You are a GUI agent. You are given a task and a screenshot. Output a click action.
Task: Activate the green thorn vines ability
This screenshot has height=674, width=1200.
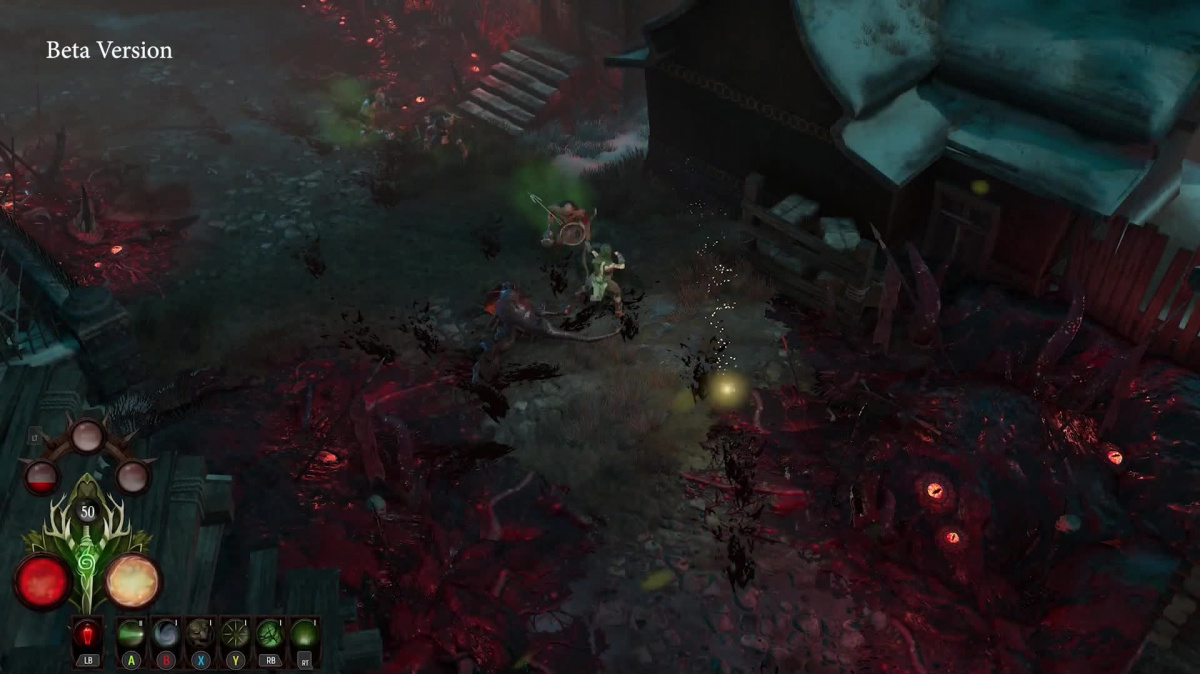(x=269, y=634)
